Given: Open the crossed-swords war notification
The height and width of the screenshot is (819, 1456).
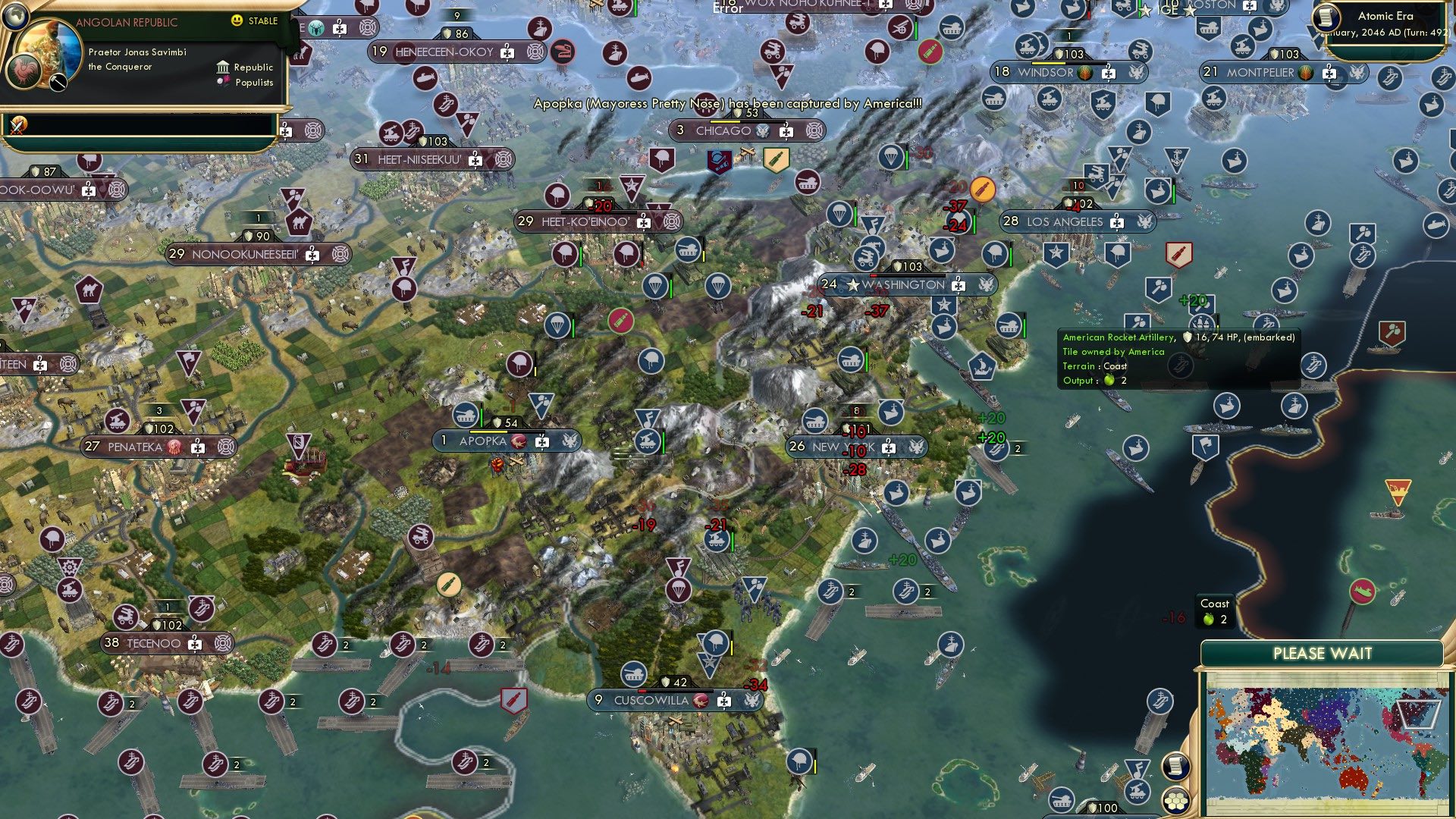Looking at the screenshot, I should (17, 126).
